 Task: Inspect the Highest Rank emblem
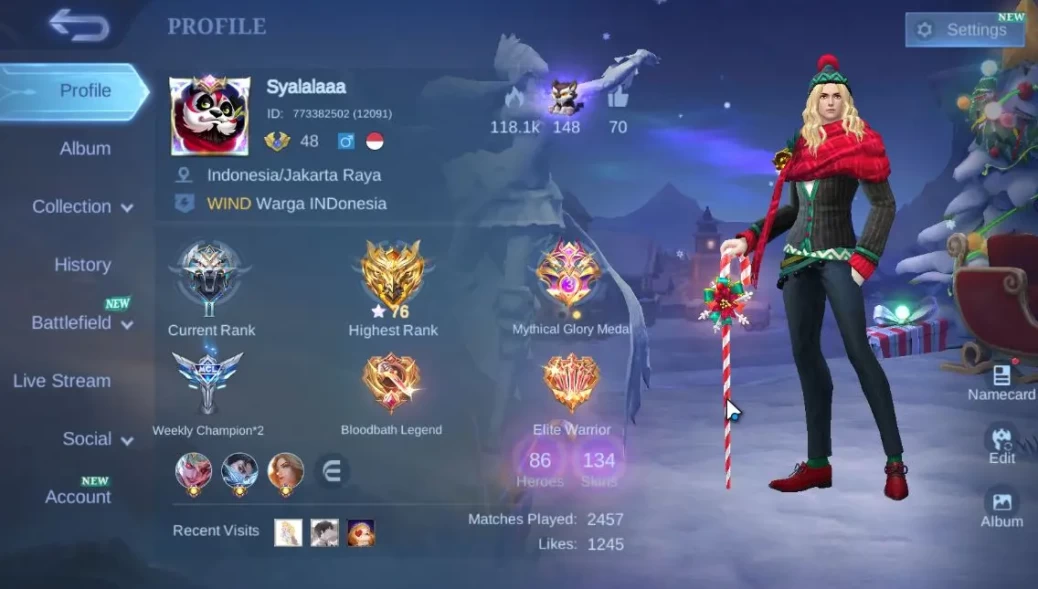click(x=393, y=276)
